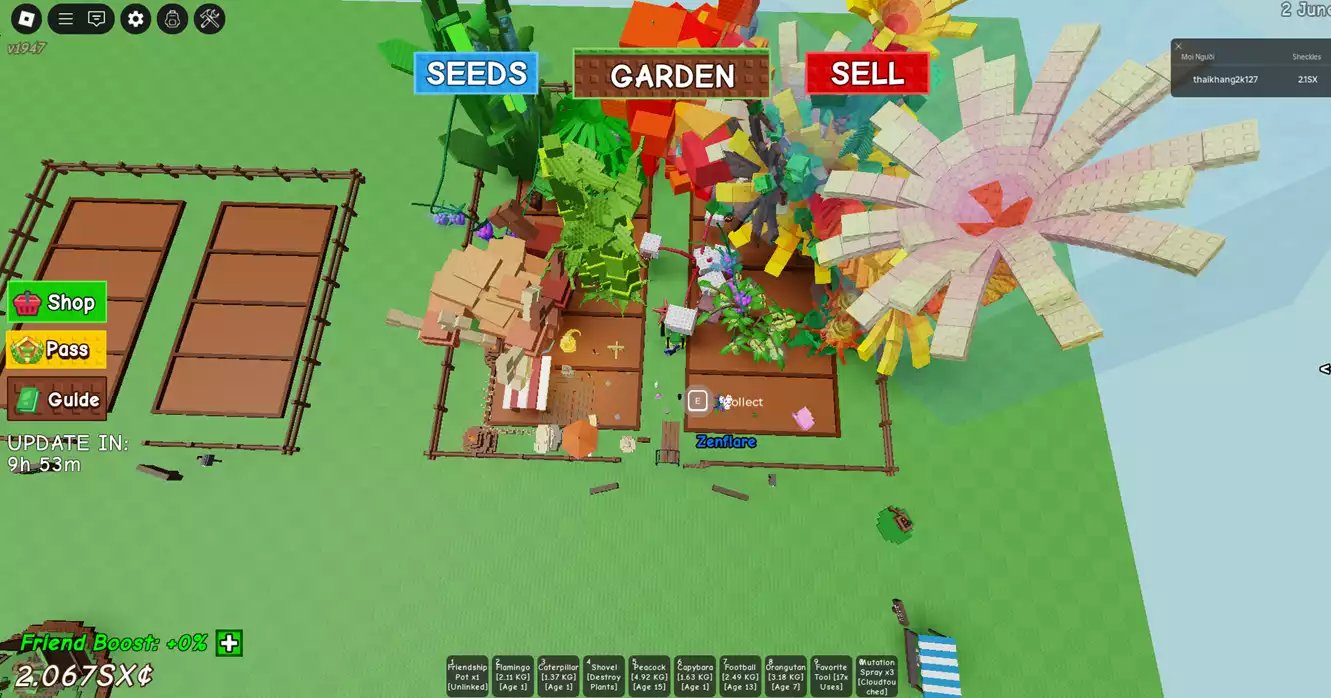Screen dimensions: 1331x698
Task: Open the yellow Pass menu
Action: pos(57,349)
